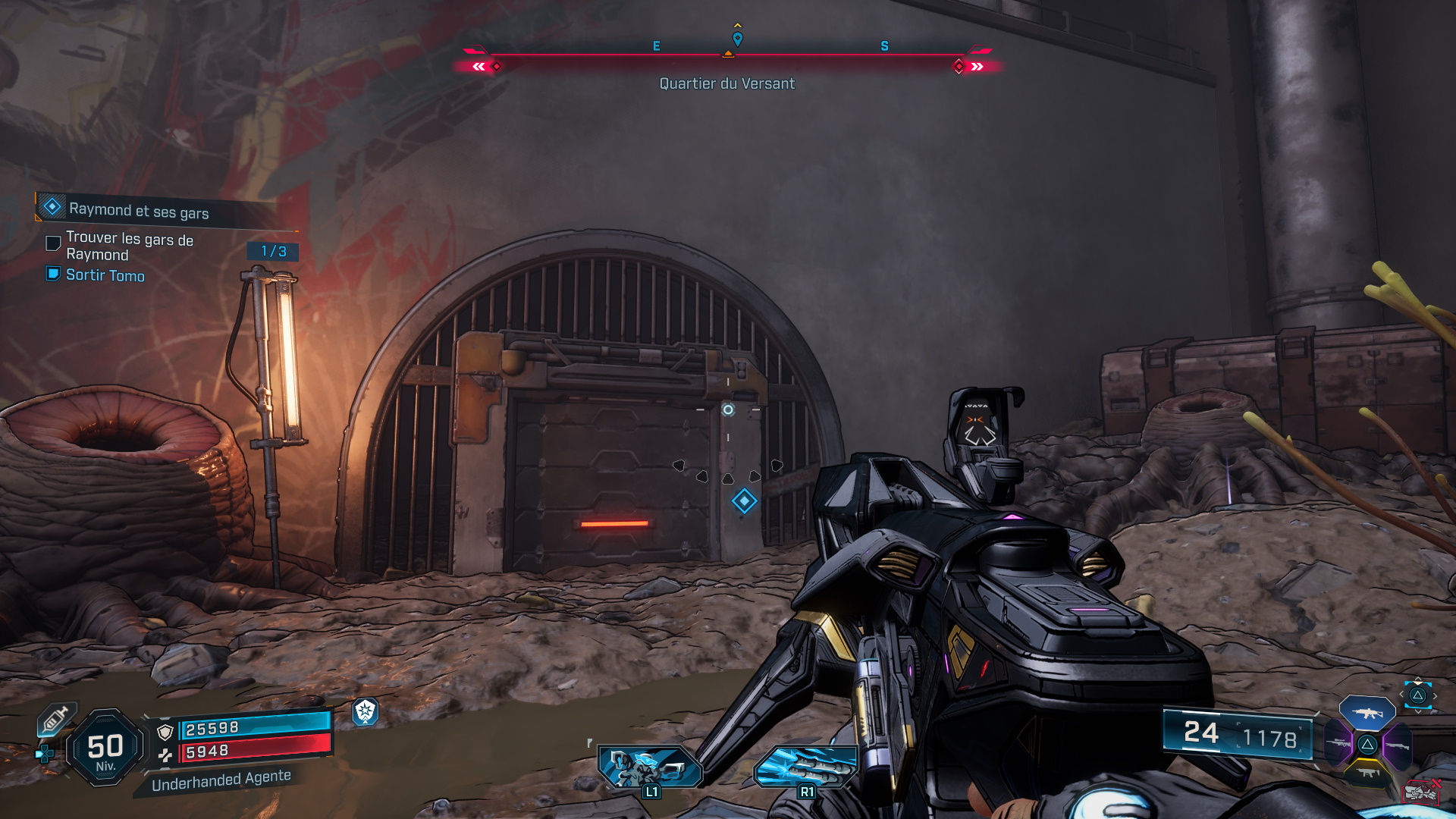Click the 'Raymond et ses gars' mission header

coord(139,210)
